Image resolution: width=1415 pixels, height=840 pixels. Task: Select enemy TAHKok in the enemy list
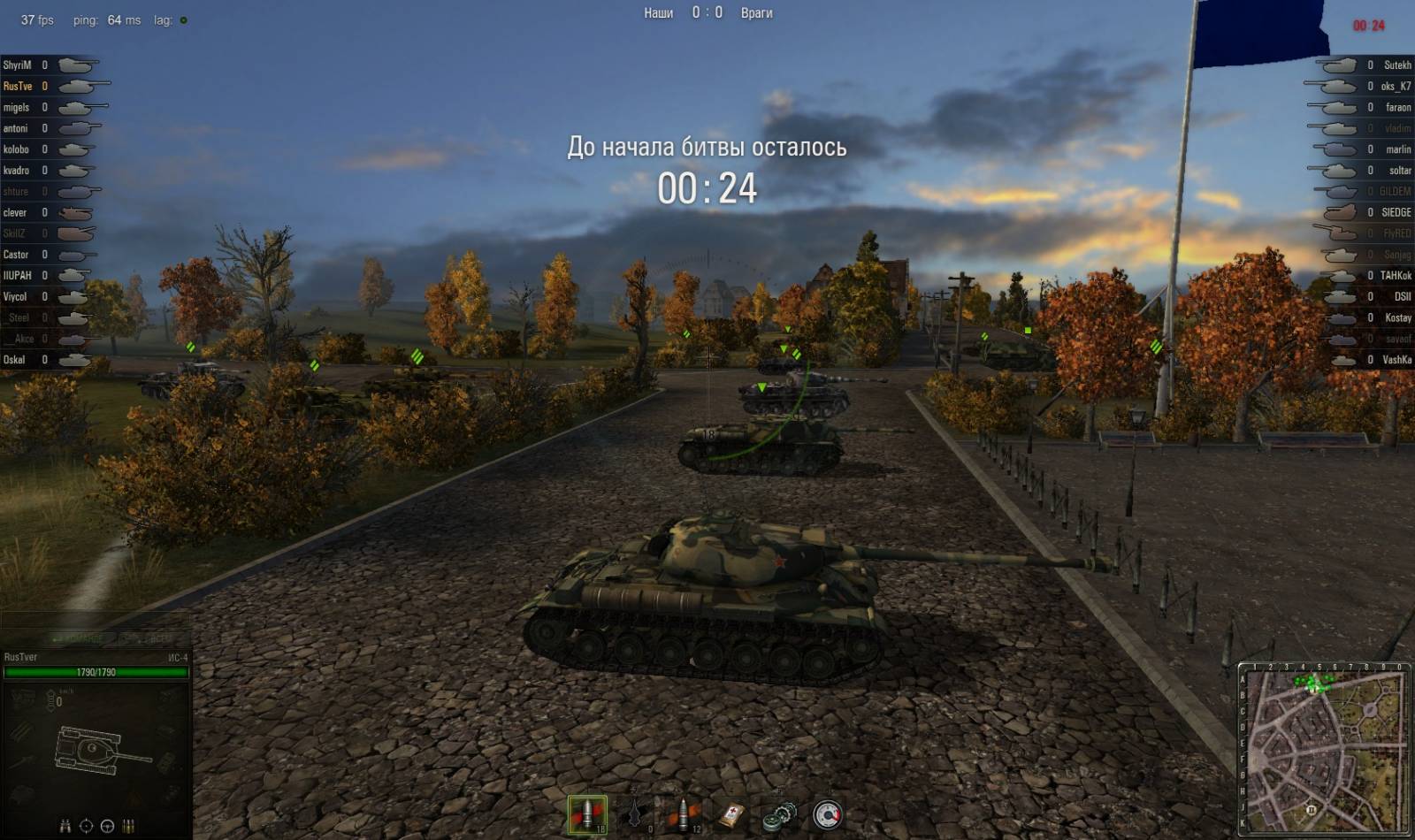(1396, 276)
